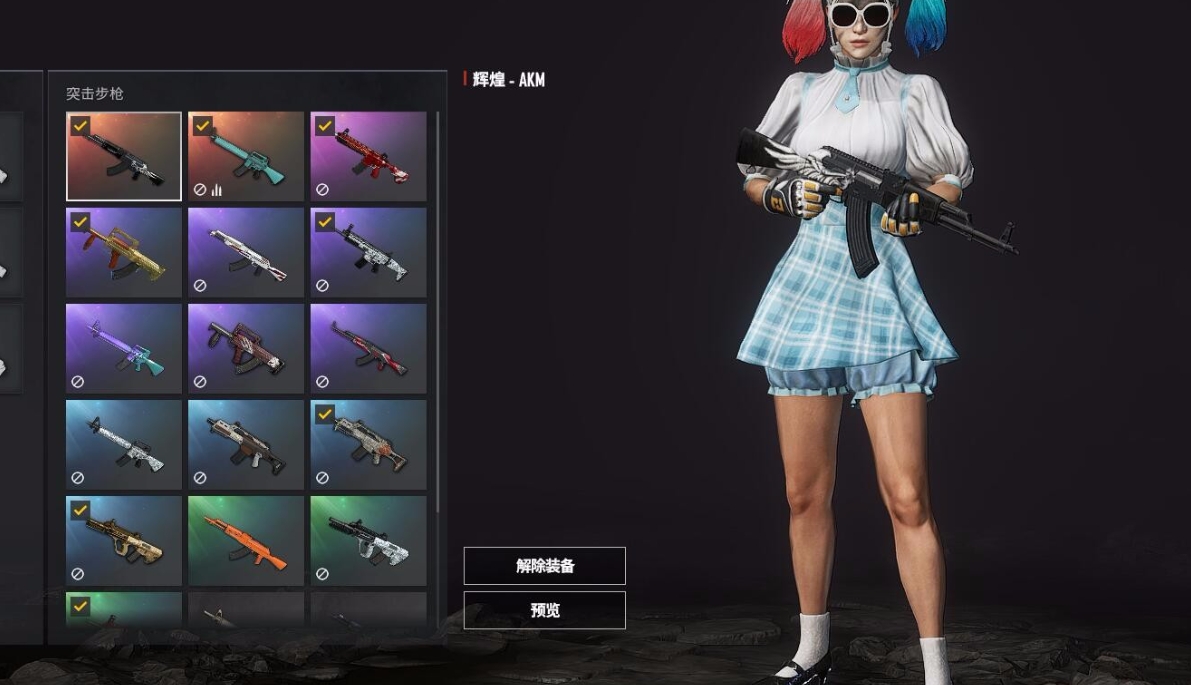Select the orange AKM skin
The width and height of the screenshot is (1191, 685).
(x=246, y=541)
